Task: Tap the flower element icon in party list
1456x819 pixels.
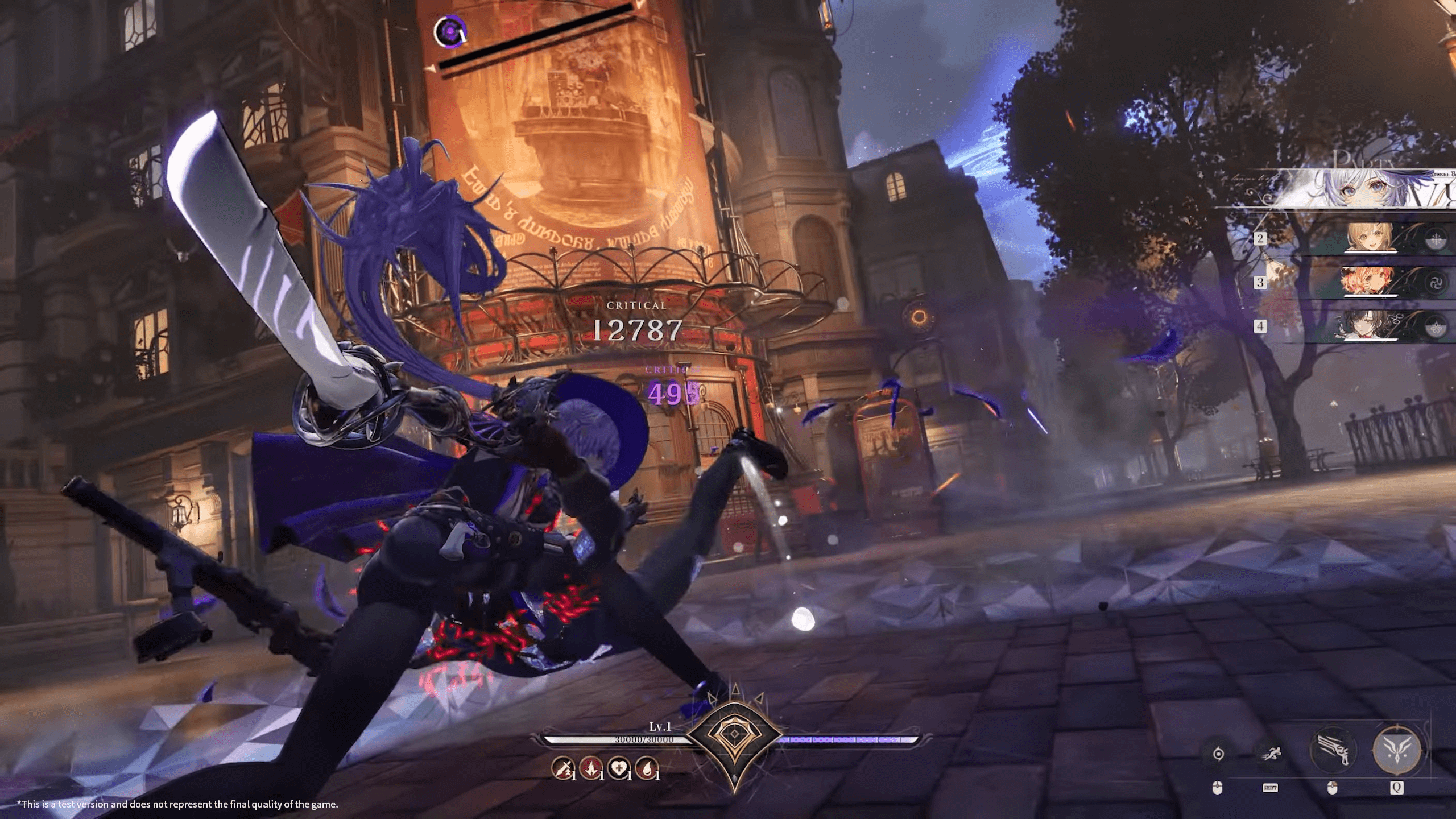Action: click(1437, 327)
